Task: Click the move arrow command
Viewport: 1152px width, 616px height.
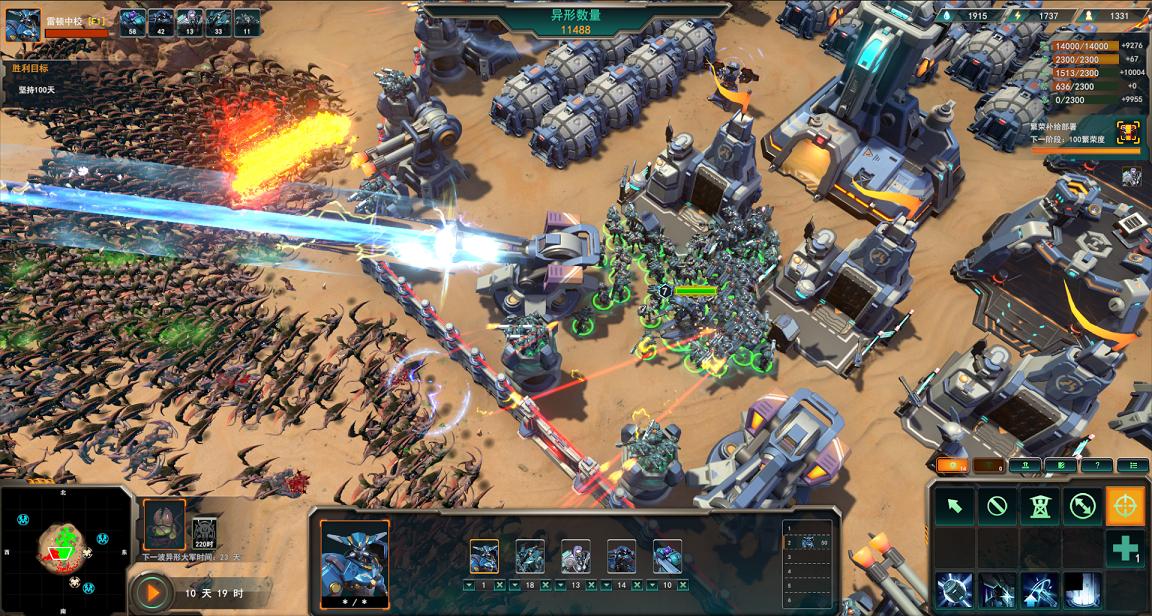Action: click(955, 506)
